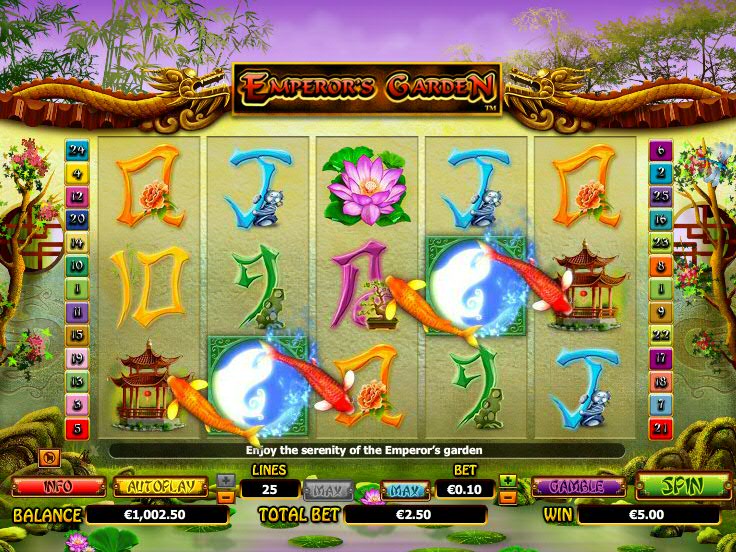Decrease the number of lines with minus

pos(226,496)
